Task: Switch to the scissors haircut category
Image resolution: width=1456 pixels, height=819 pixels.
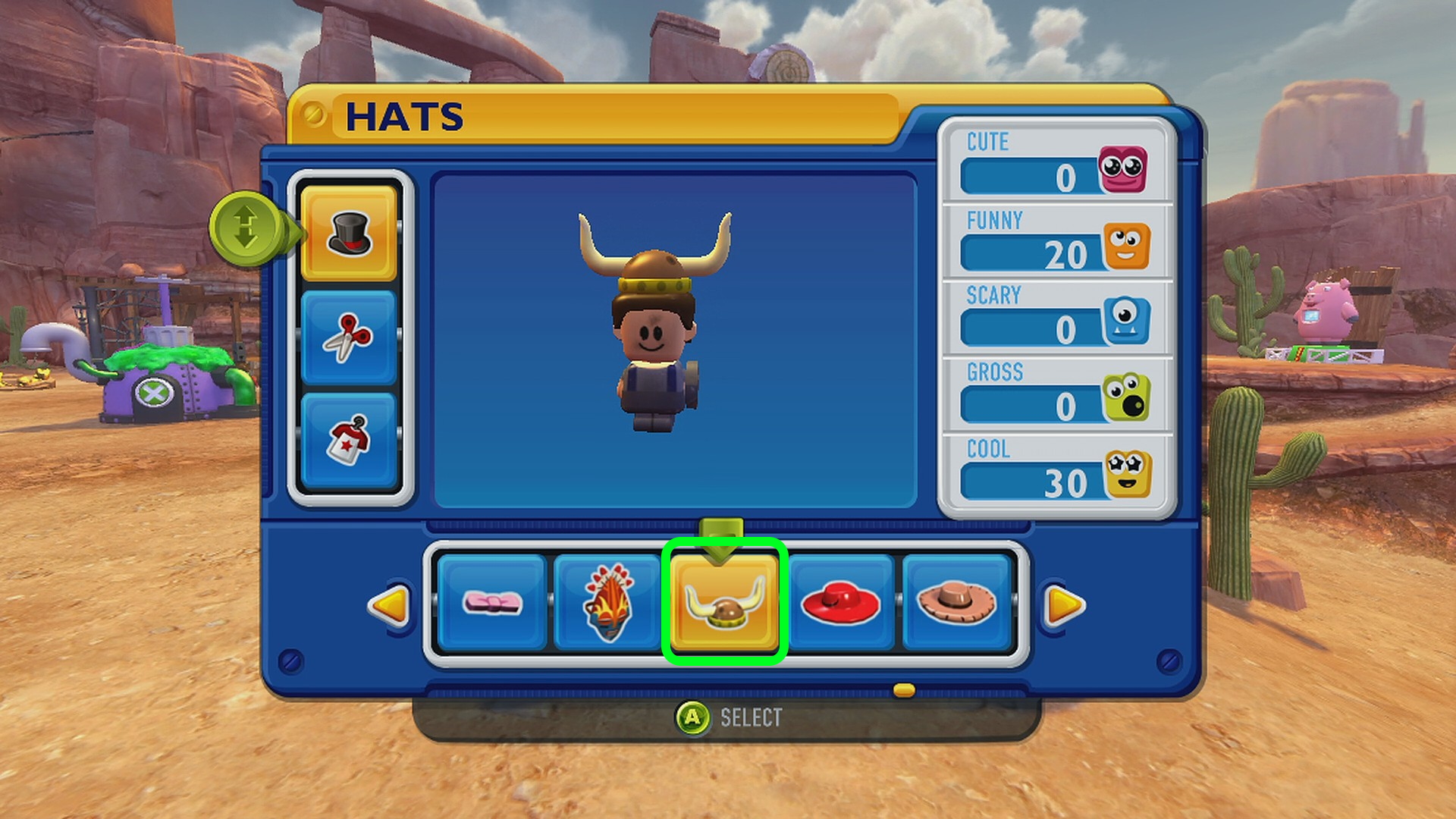Action: tap(349, 337)
